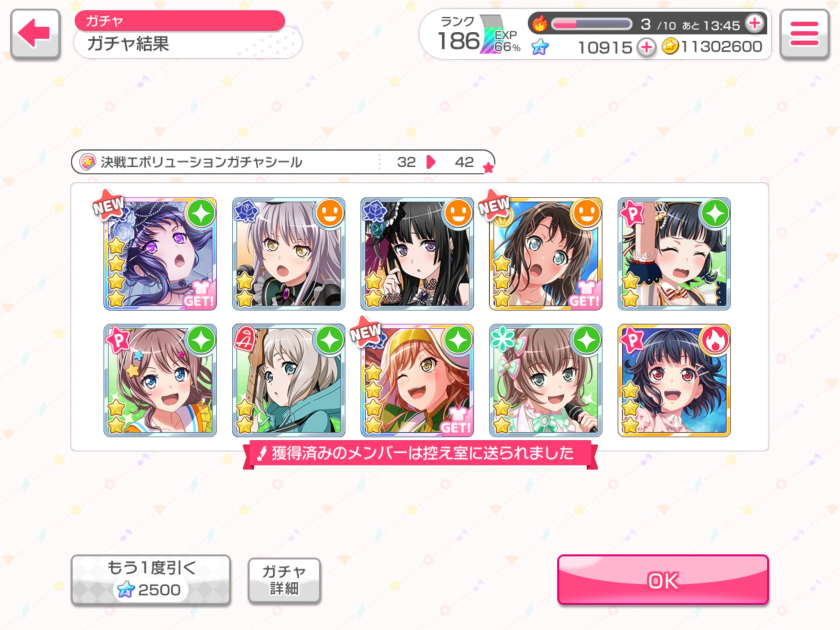Add more stars with plus button

click(647, 47)
